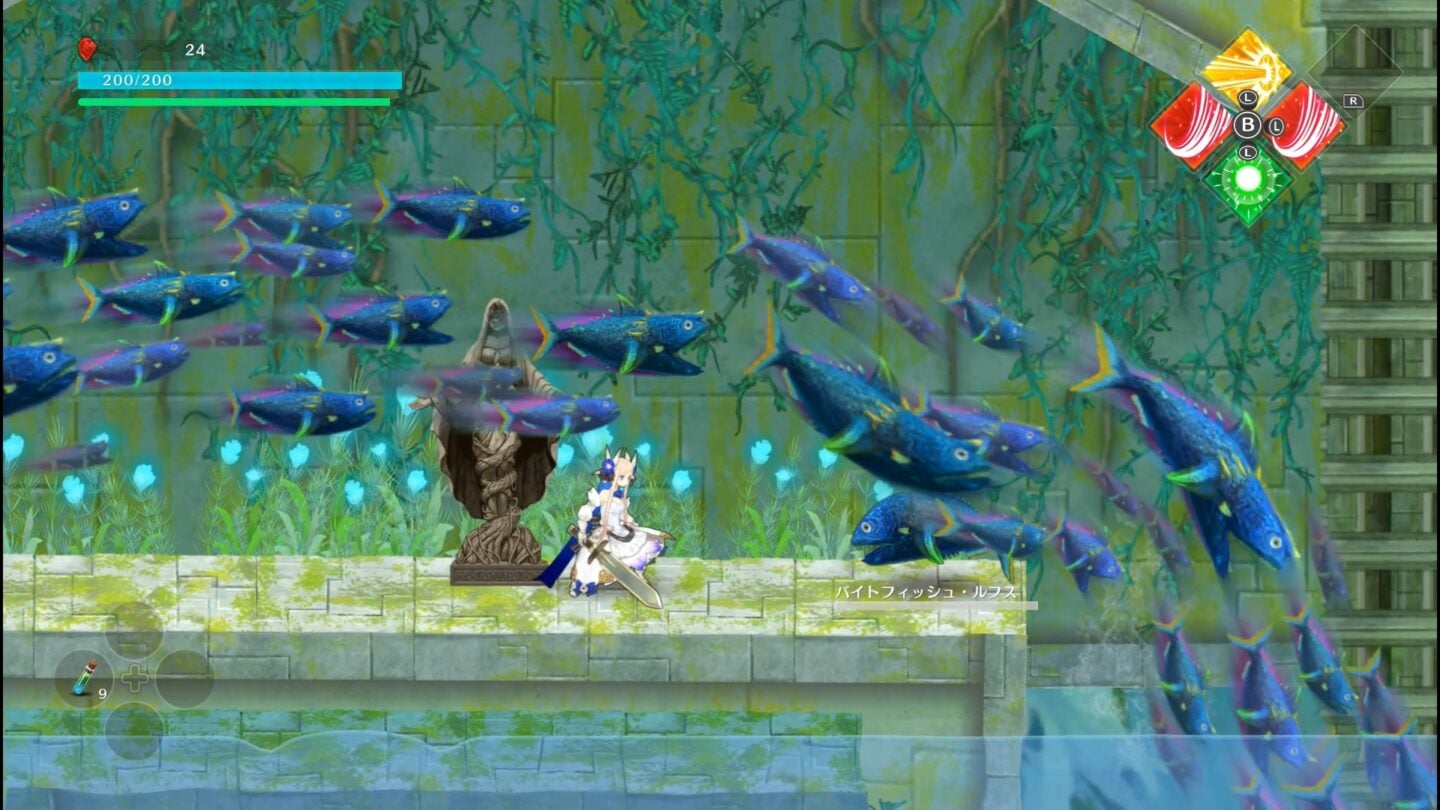Toggle the L button on the top skill
Image resolution: width=1440 pixels, height=810 pixels.
click(x=1247, y=98)
